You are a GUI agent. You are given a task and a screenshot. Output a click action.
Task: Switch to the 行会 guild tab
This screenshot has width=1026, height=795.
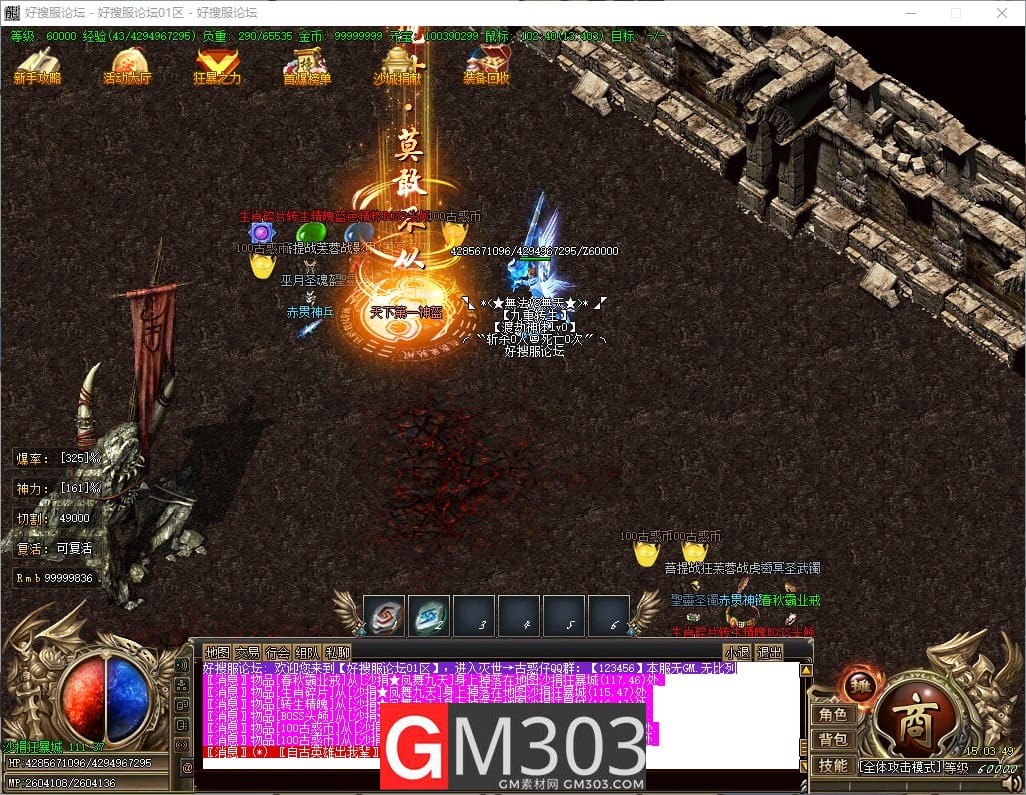pyautogui.click(x=277, y=653)
